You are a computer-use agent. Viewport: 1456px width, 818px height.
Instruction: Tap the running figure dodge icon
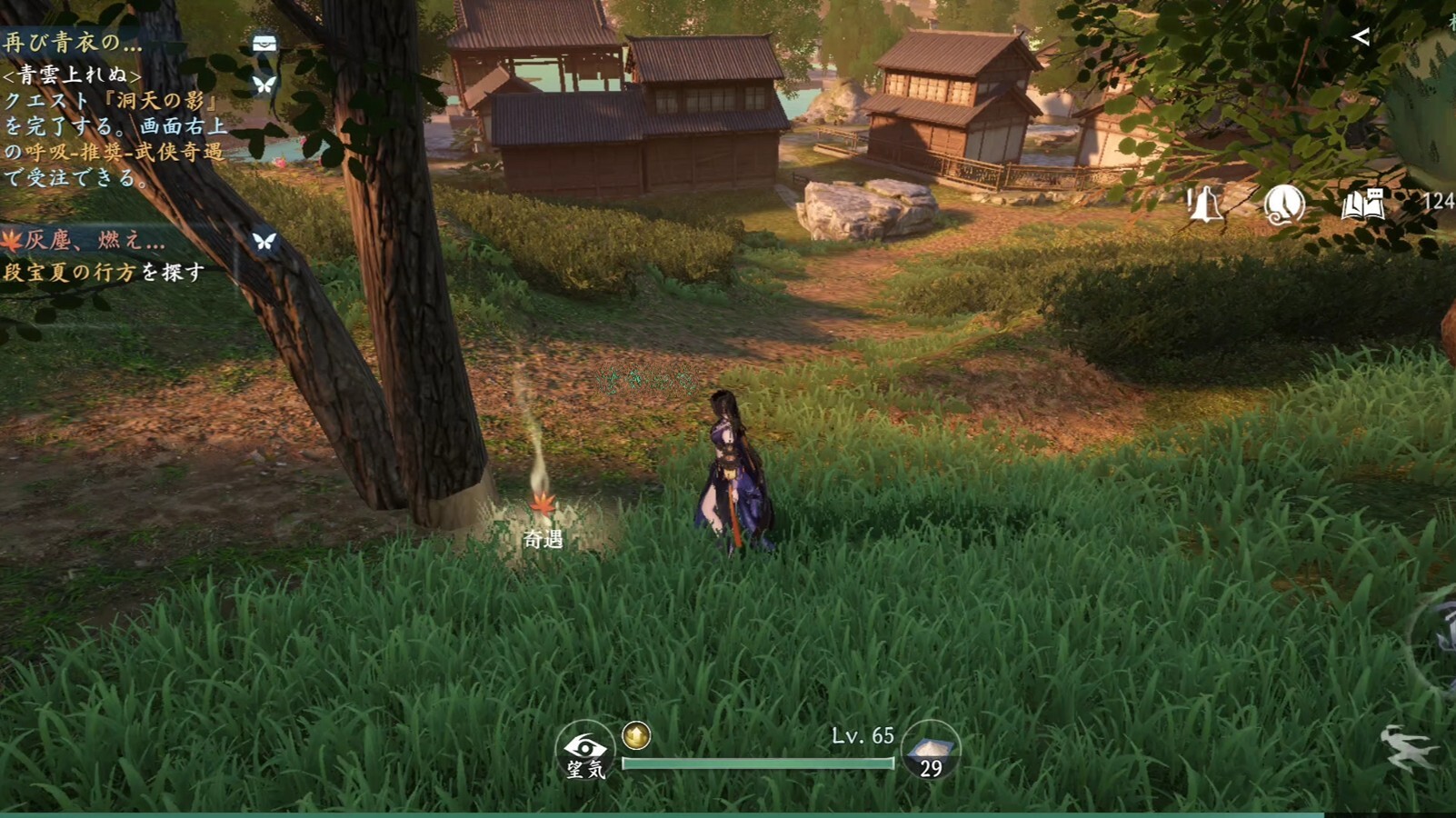[1407, 747]
